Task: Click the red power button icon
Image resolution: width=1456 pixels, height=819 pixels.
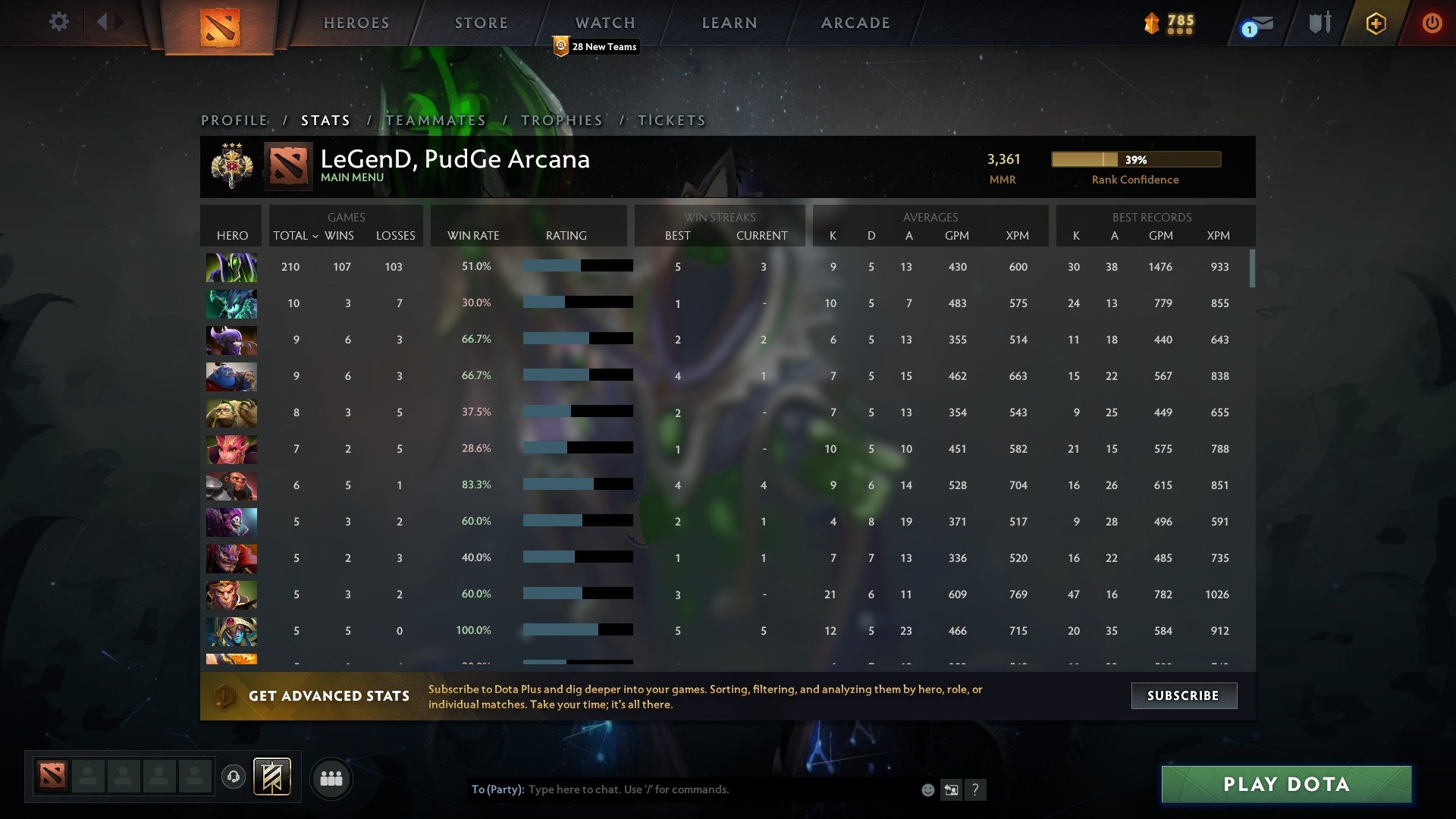Action: [x=1432, y=23]
